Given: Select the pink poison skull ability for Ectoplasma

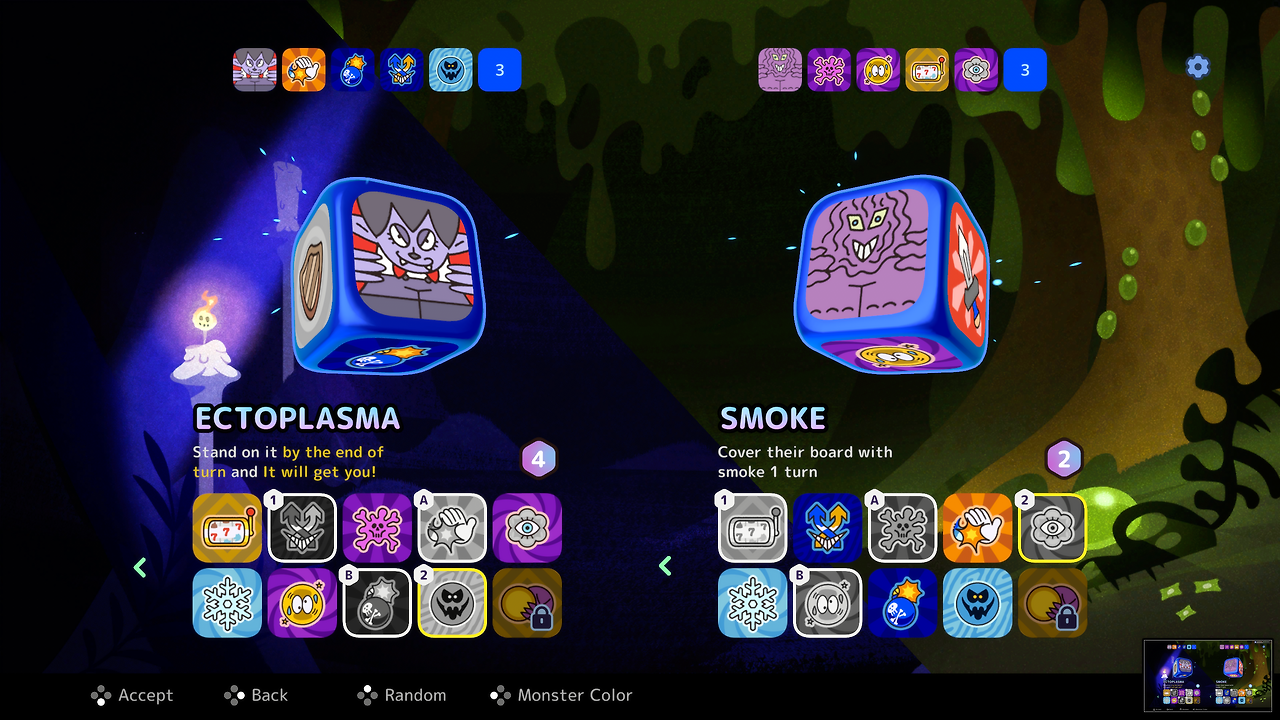Looking at the screenshot, I should (x=377, y=527).
